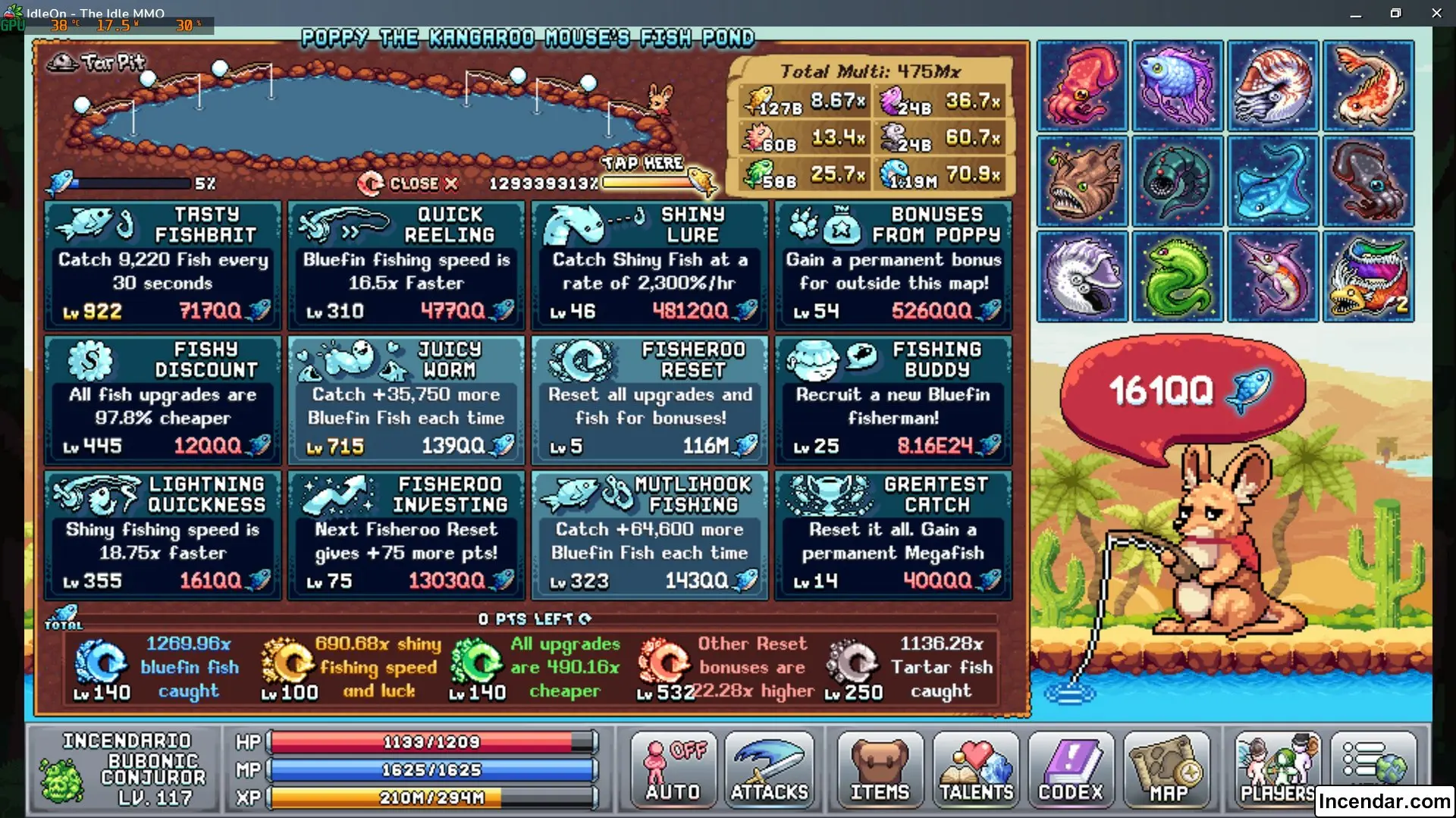Activate the Fisheroo Reset
The height and width of the screenshot is (818, 1456).
(x=650, y=400)
